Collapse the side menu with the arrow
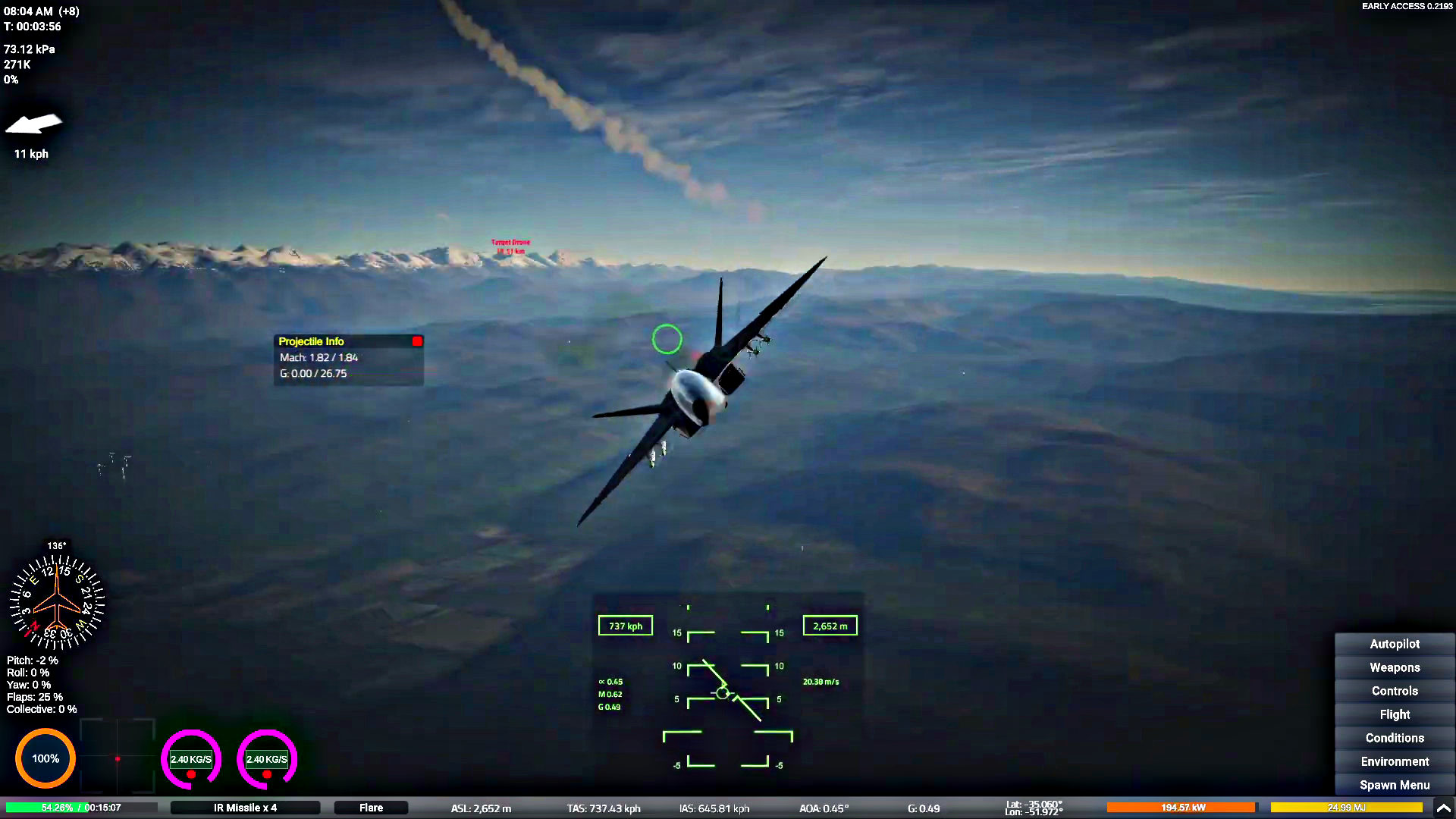 [1443, 808]
